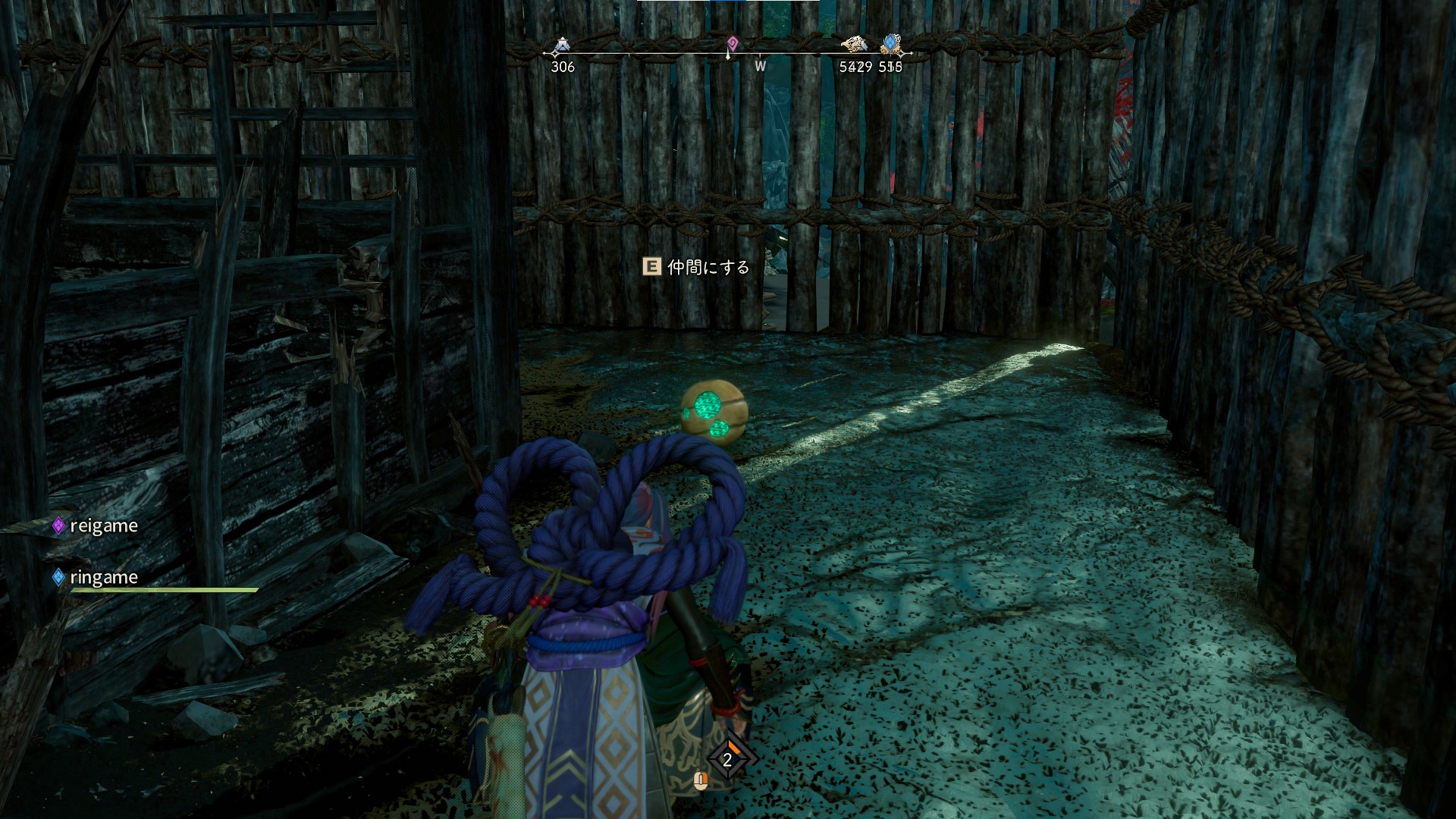The height and width of the screenshot is (819, 1456).
Task: Click the tent camp marker on the compass
Action: tap(561, 47)
